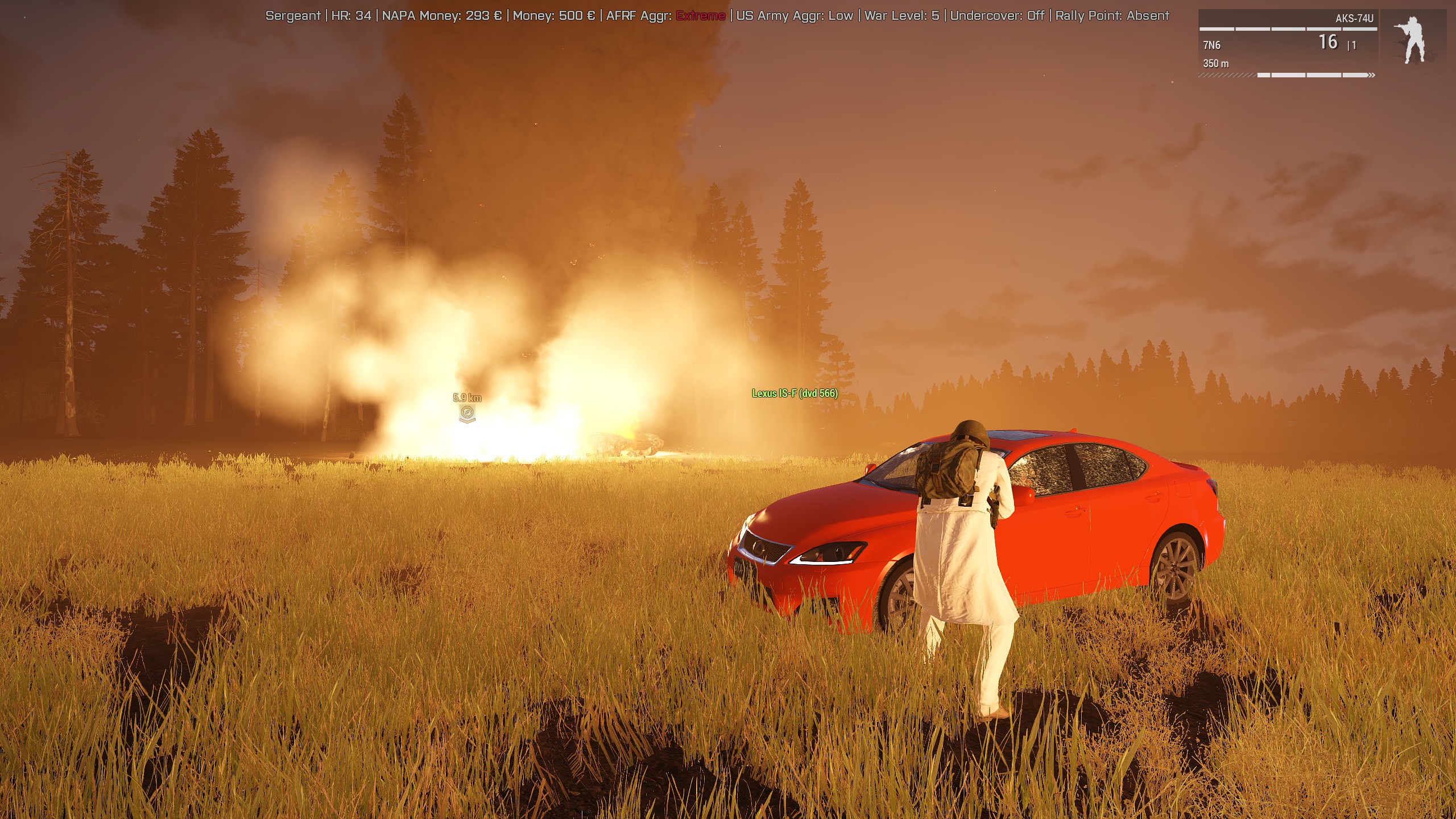This screenshot has width=1456, height=819.
Task: Click the Lexus IS-F vehicle label
Action: tap(795, 394)
